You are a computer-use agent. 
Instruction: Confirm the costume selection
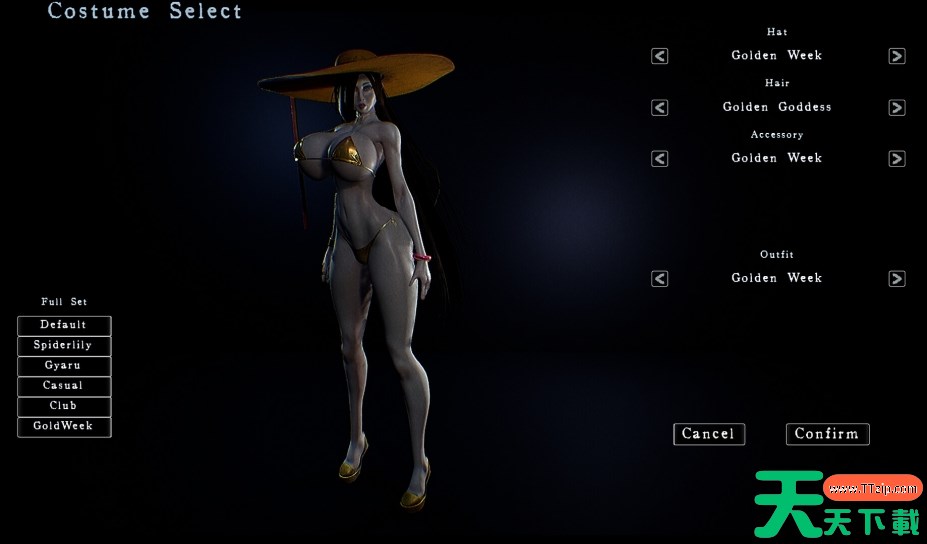coord(827,434)
